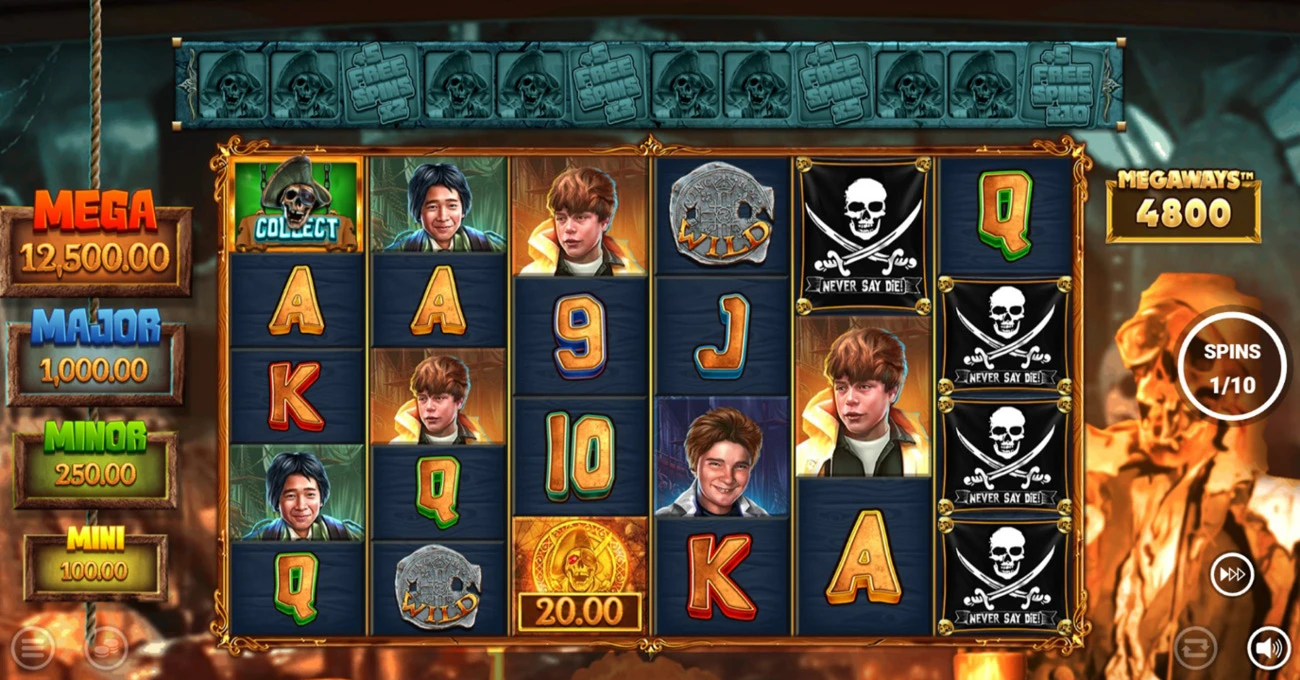Mute the game sound with speaker icon
The width and height of the screenshot is (1300, 680).
click(x=1268, y=649)
